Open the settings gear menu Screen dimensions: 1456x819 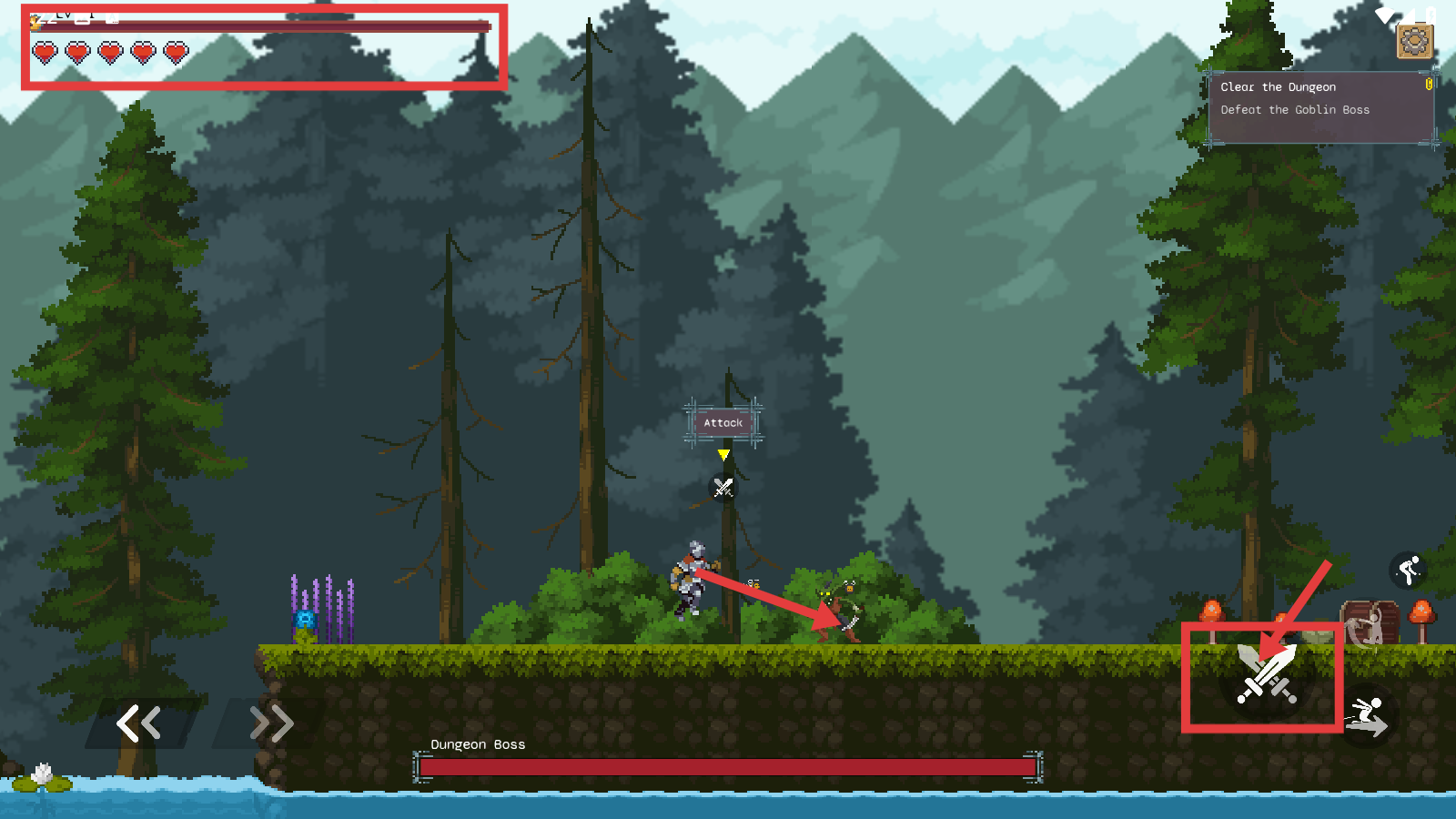1414,41
